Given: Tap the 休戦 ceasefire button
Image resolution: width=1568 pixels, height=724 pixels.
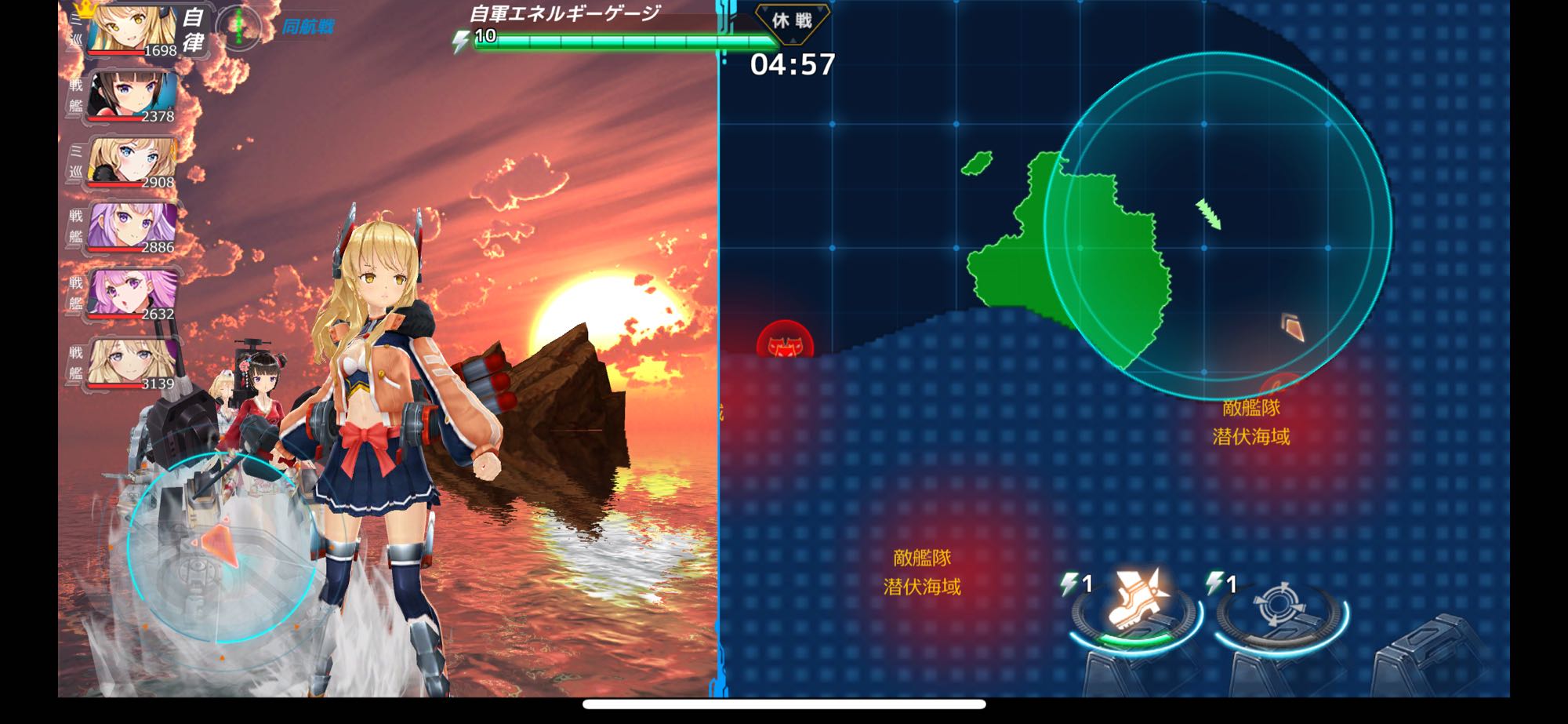Looking at the screenshot, I should (792, 21).
